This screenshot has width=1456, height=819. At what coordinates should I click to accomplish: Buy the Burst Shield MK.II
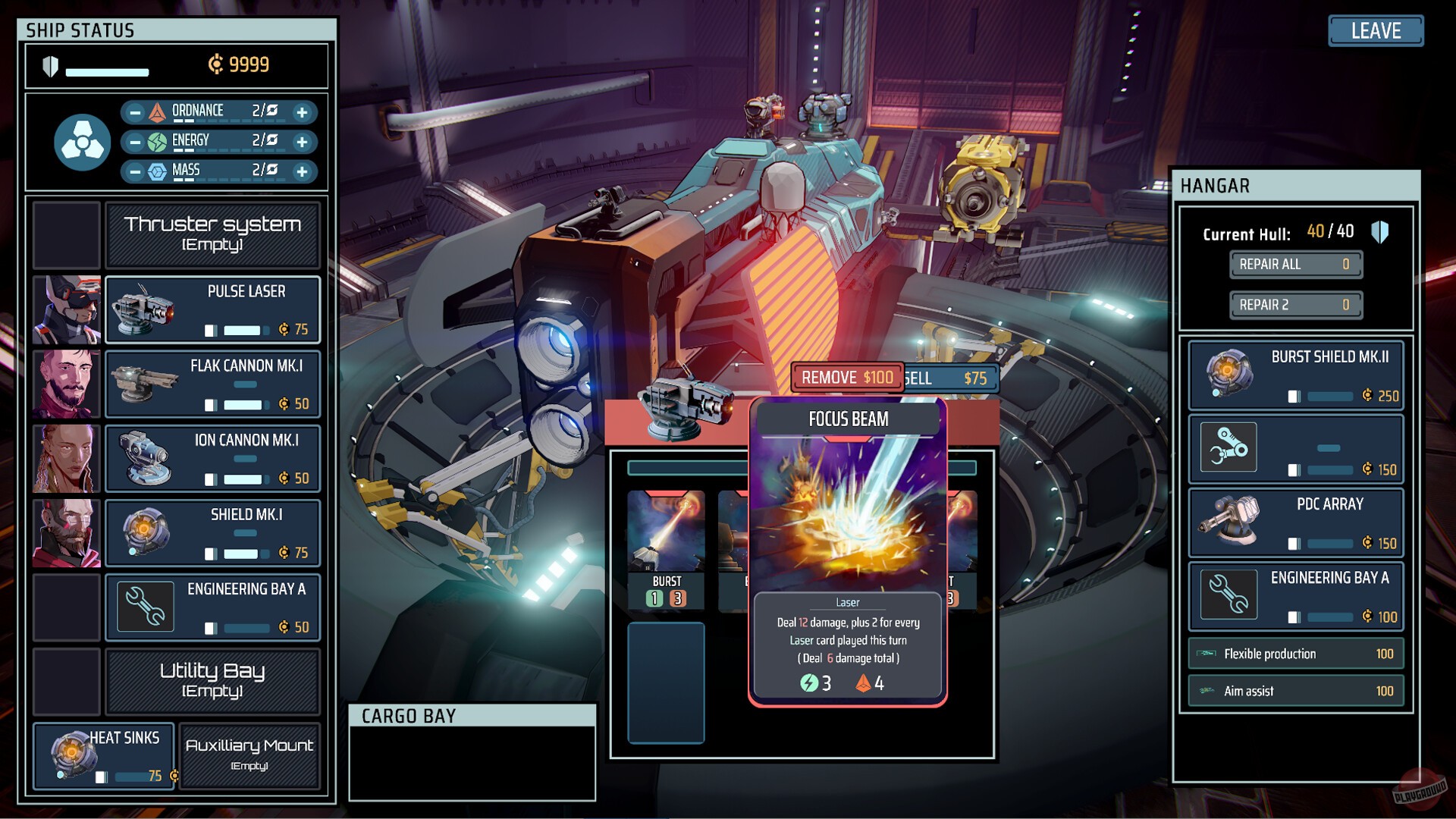tap(1296, 375)
